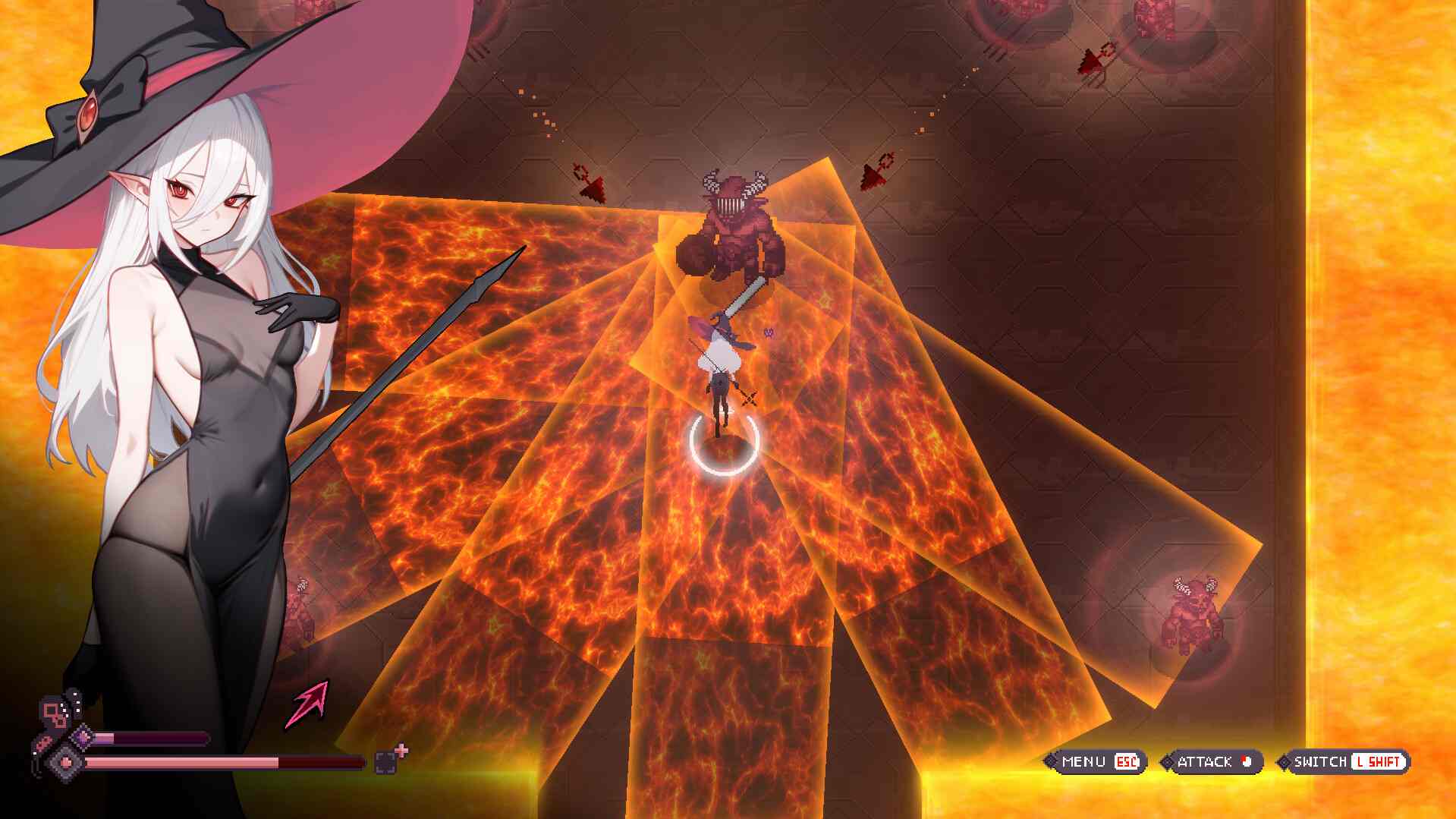Click the L SHIFT key badge in the SWITCH prompt
The height and width of the screenshot is (819, 1456).
coord(1378,763)
